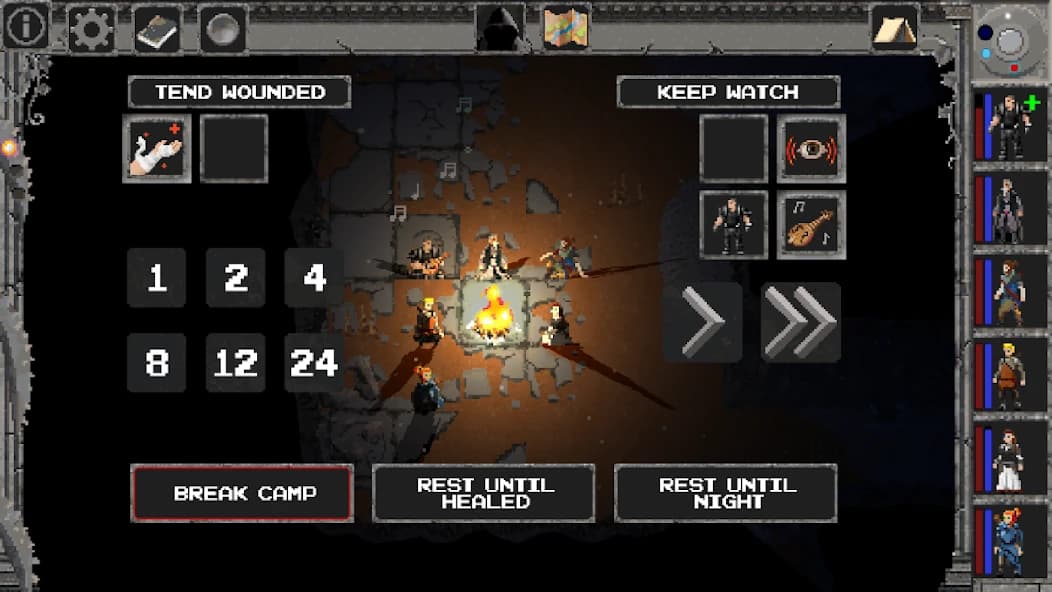This screenshot has width=1052, height=592.
Task: Open the journal book icon
Action: [x=157, y=29]
